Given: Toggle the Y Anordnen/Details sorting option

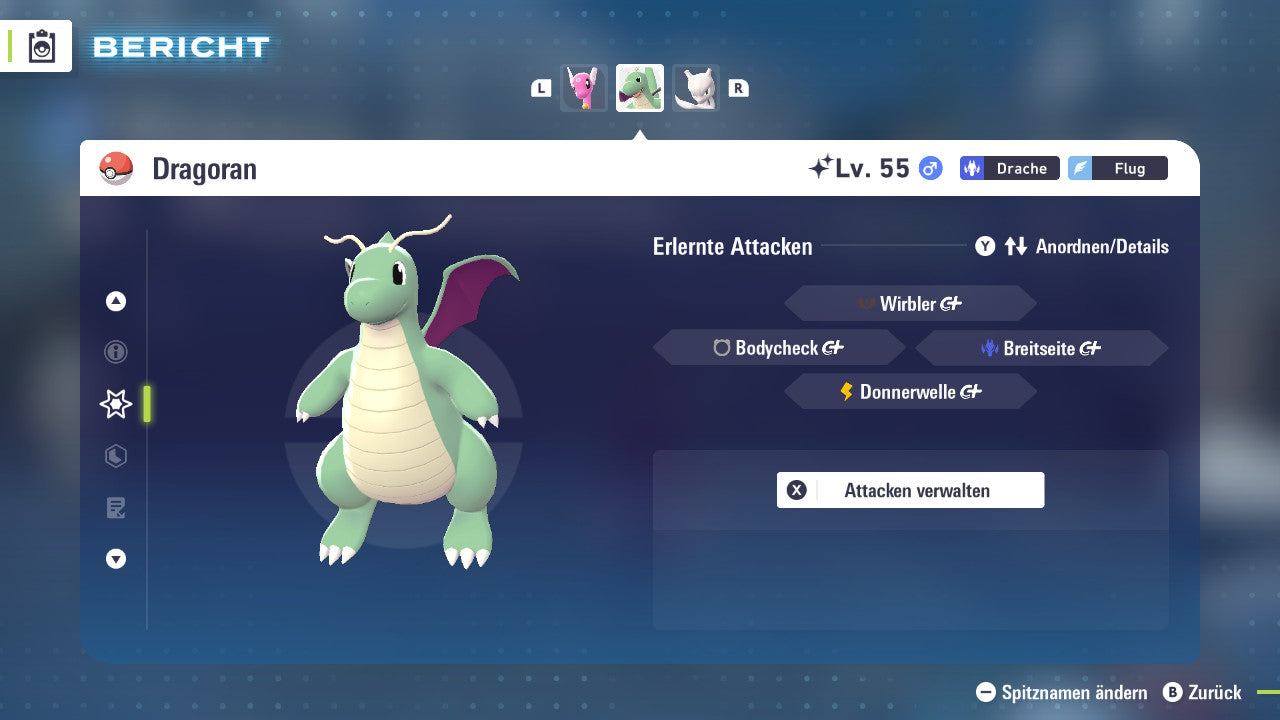Looking at the screenshot, I should coord(1074,246).
